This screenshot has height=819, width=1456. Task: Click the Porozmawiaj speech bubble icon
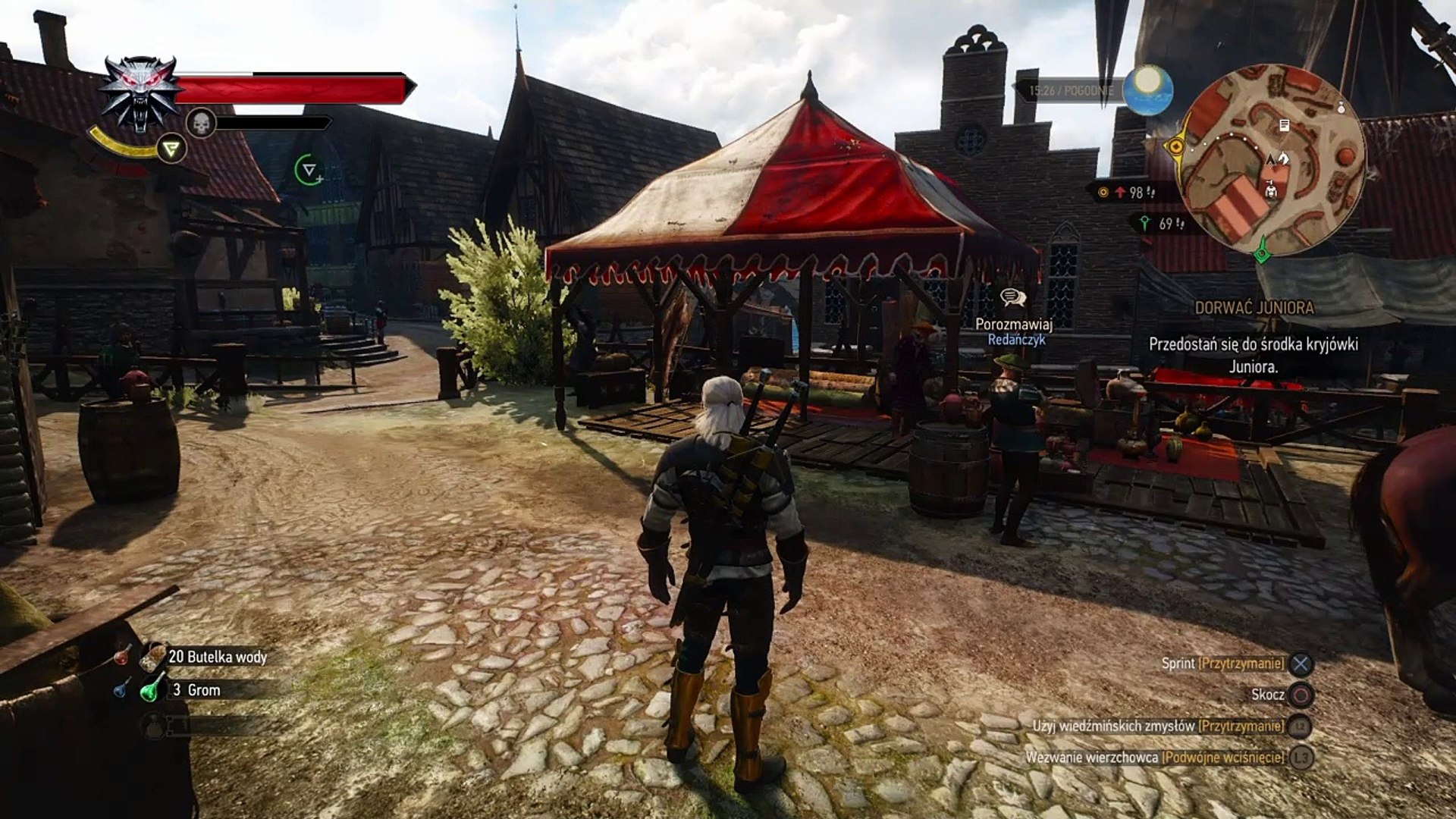tap(1013, 299)
